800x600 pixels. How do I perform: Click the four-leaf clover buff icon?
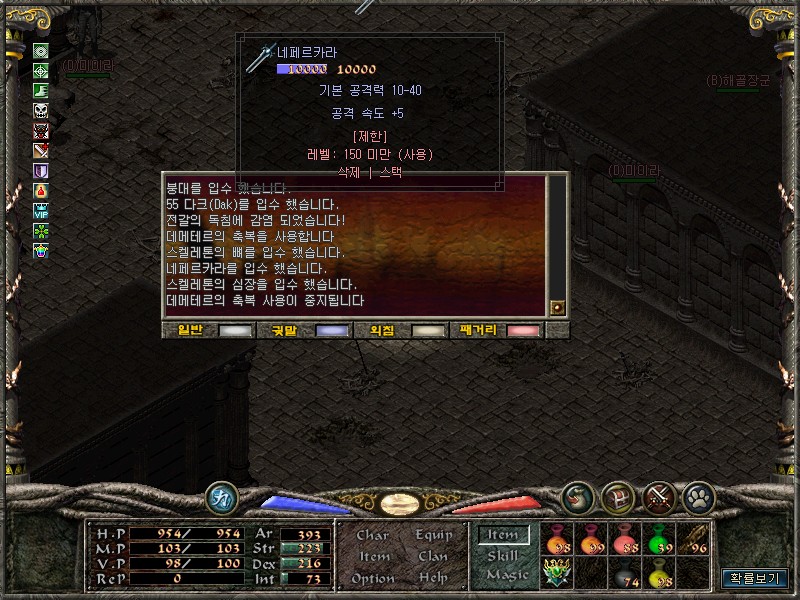click(x=41, y=229)
